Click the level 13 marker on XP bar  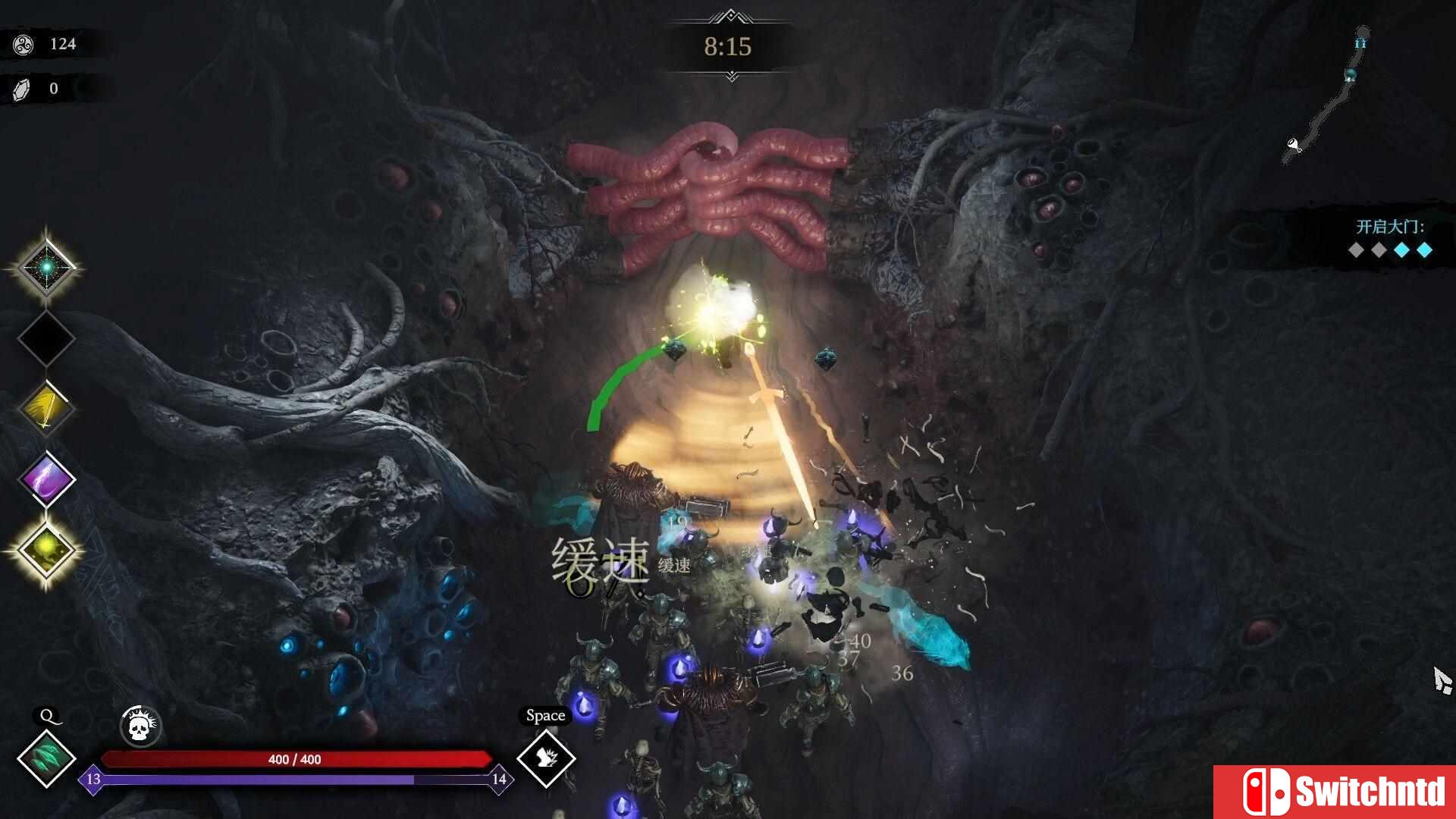93,780
